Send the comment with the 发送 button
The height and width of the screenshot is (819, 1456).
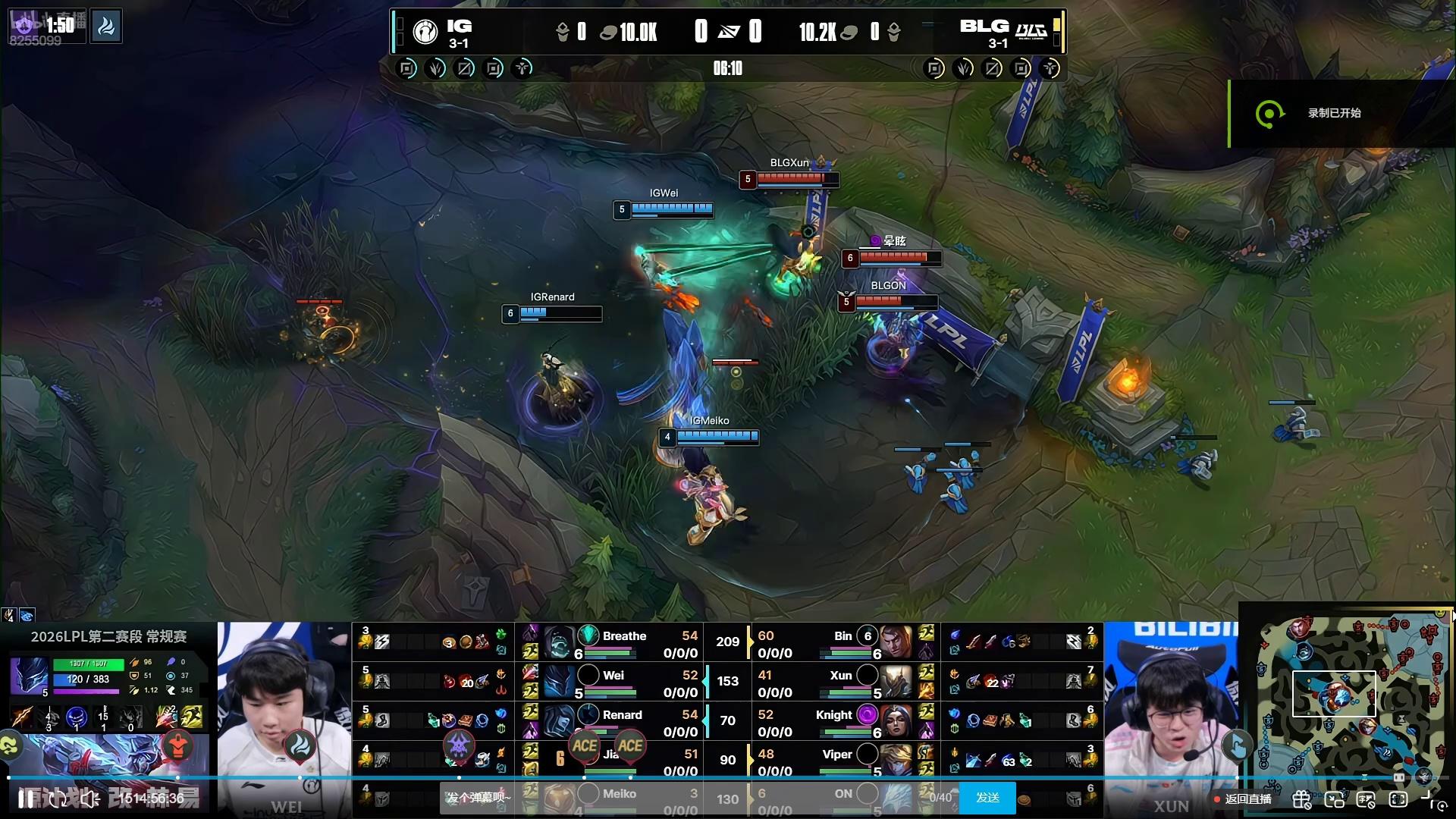[x=987, y=798]
